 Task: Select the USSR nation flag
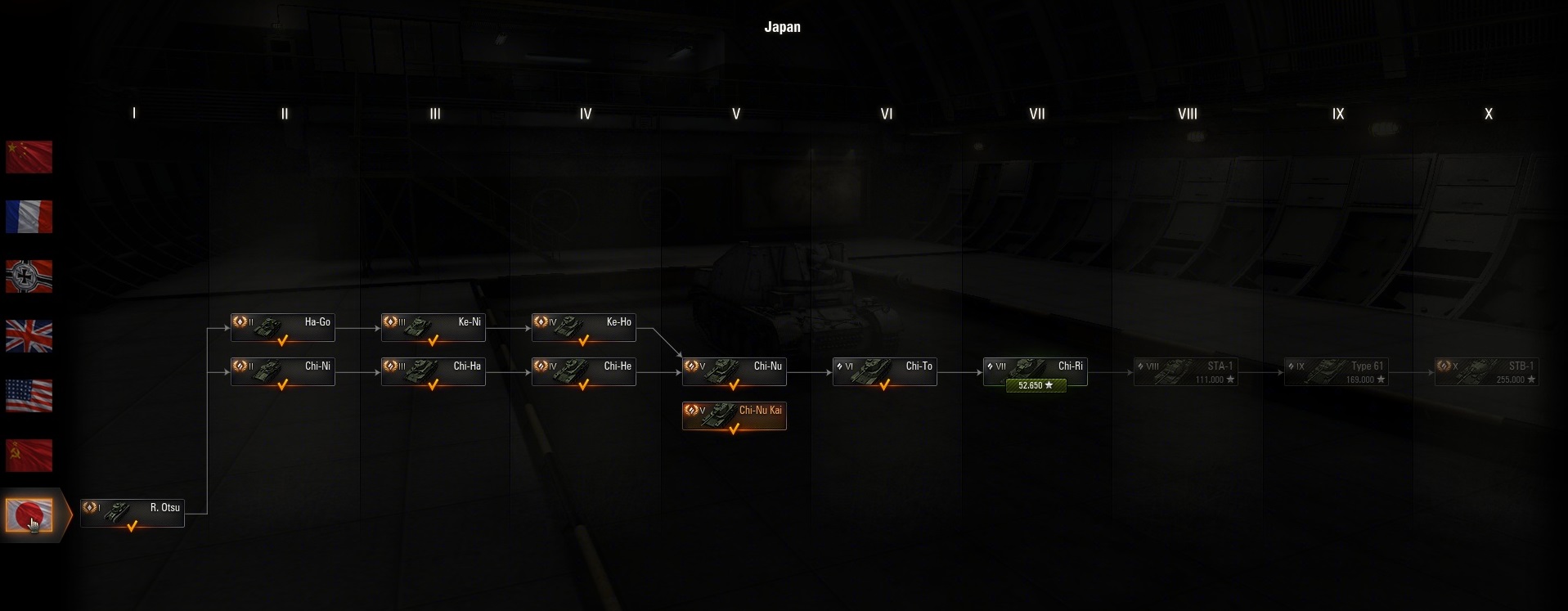pyautogui.click(x=29, y=456)
